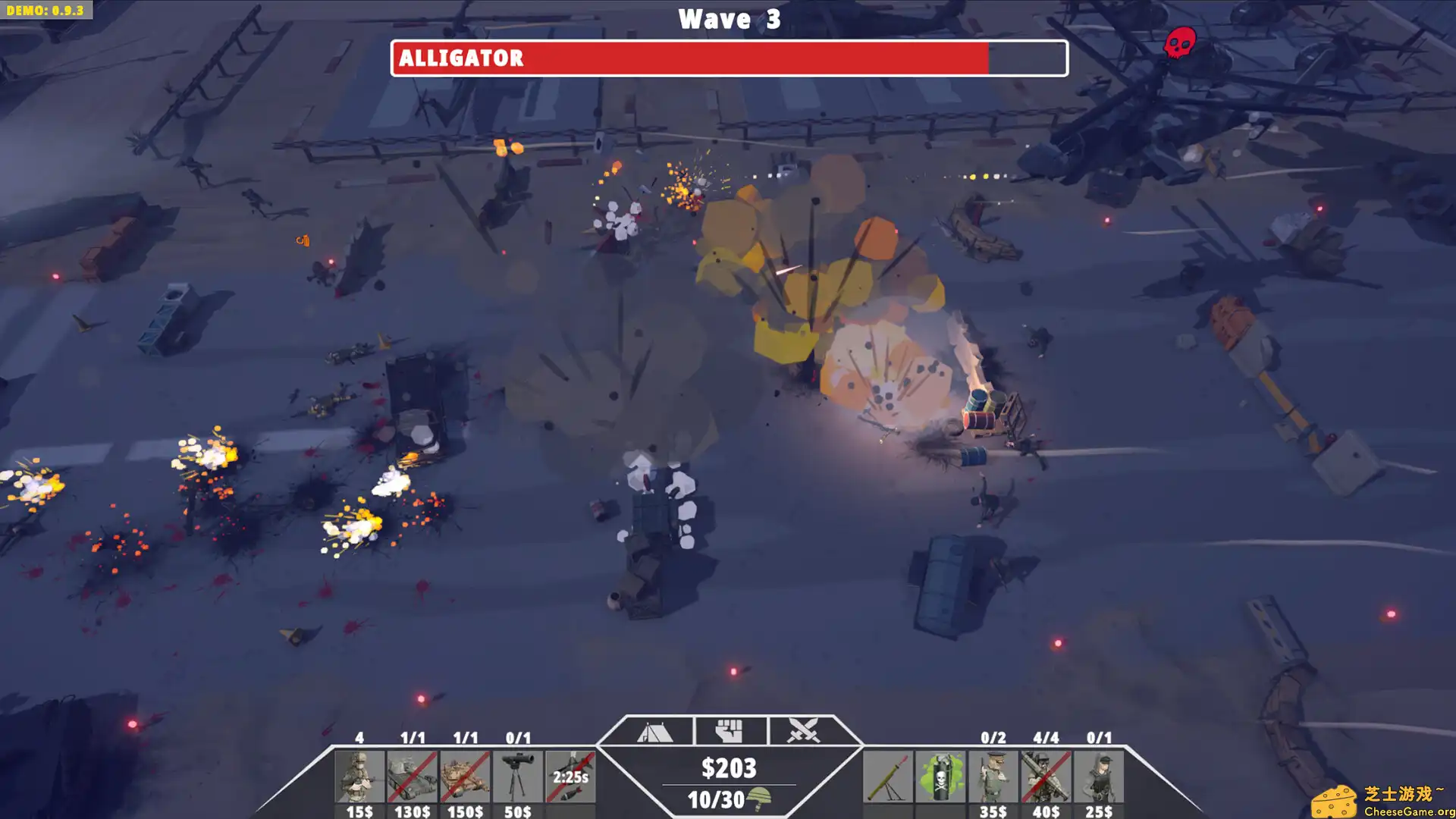The height and width of the screenshot is (819, 1456).
Task: Recruit the rifleman for 15$
Action: click(359, 775)
